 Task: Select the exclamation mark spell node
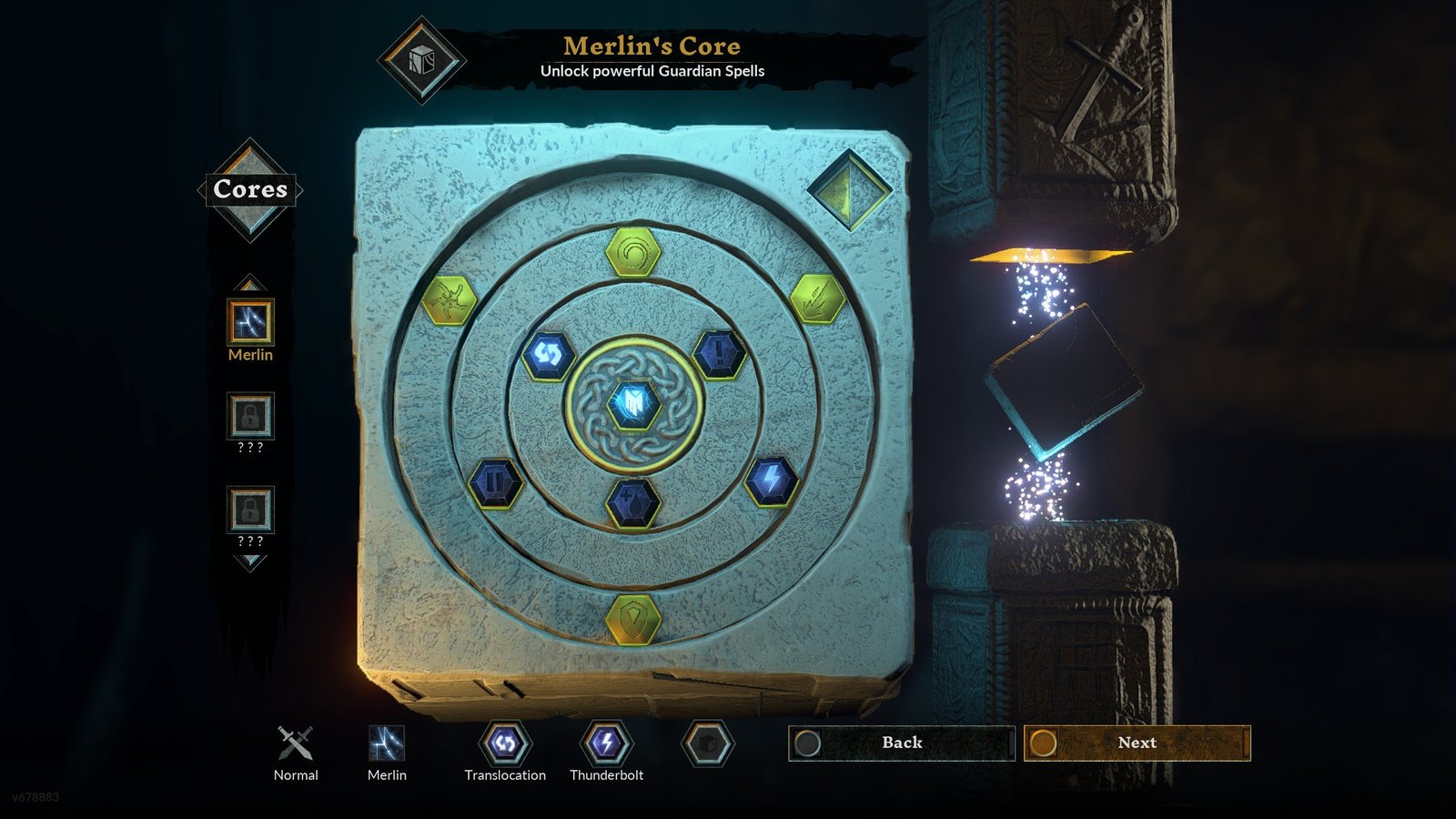[719, 353]
